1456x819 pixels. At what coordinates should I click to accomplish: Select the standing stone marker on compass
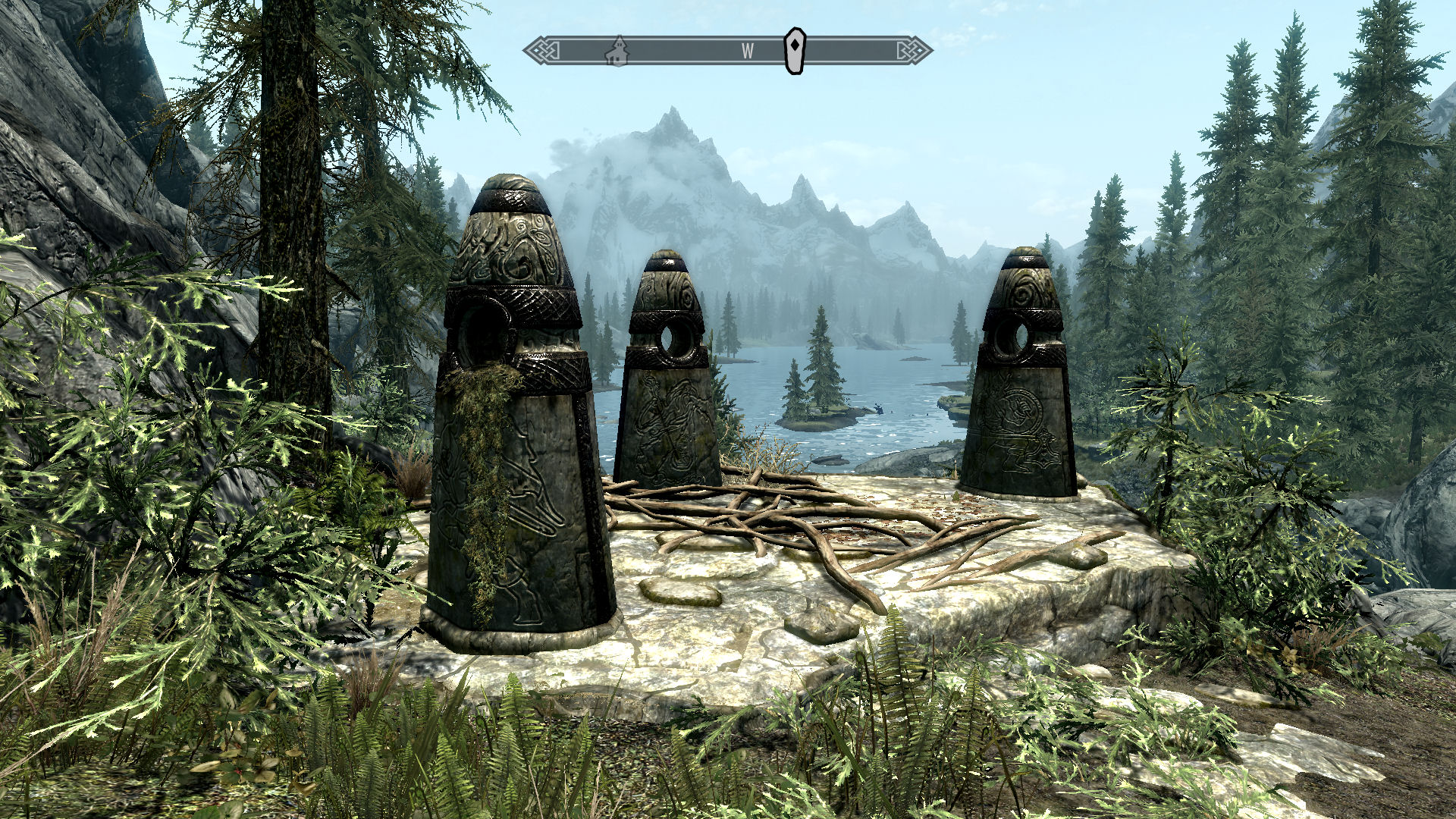[x=794, y=51]
